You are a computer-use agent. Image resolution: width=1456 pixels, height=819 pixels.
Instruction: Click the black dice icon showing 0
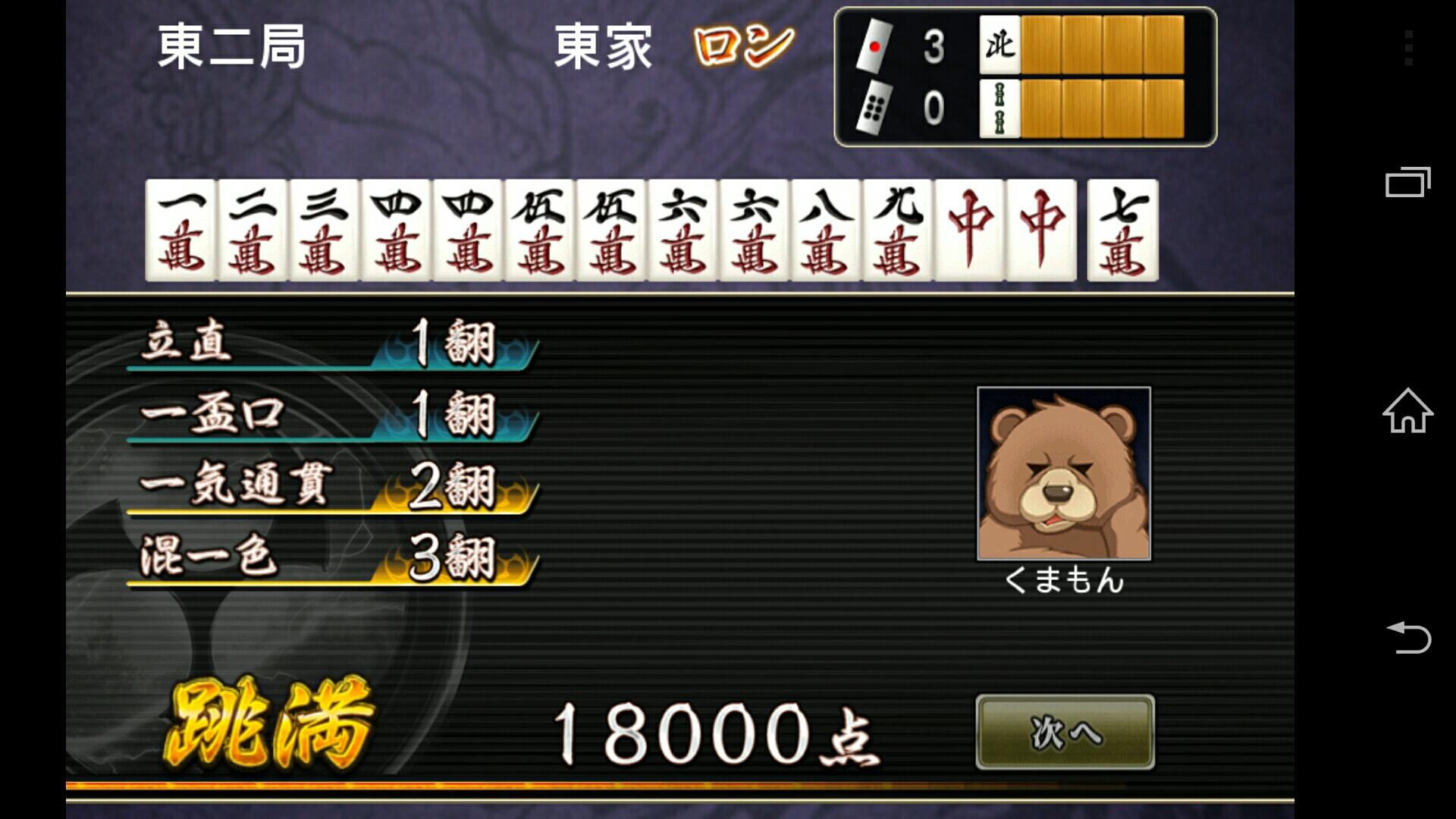[x=876, y=106]
